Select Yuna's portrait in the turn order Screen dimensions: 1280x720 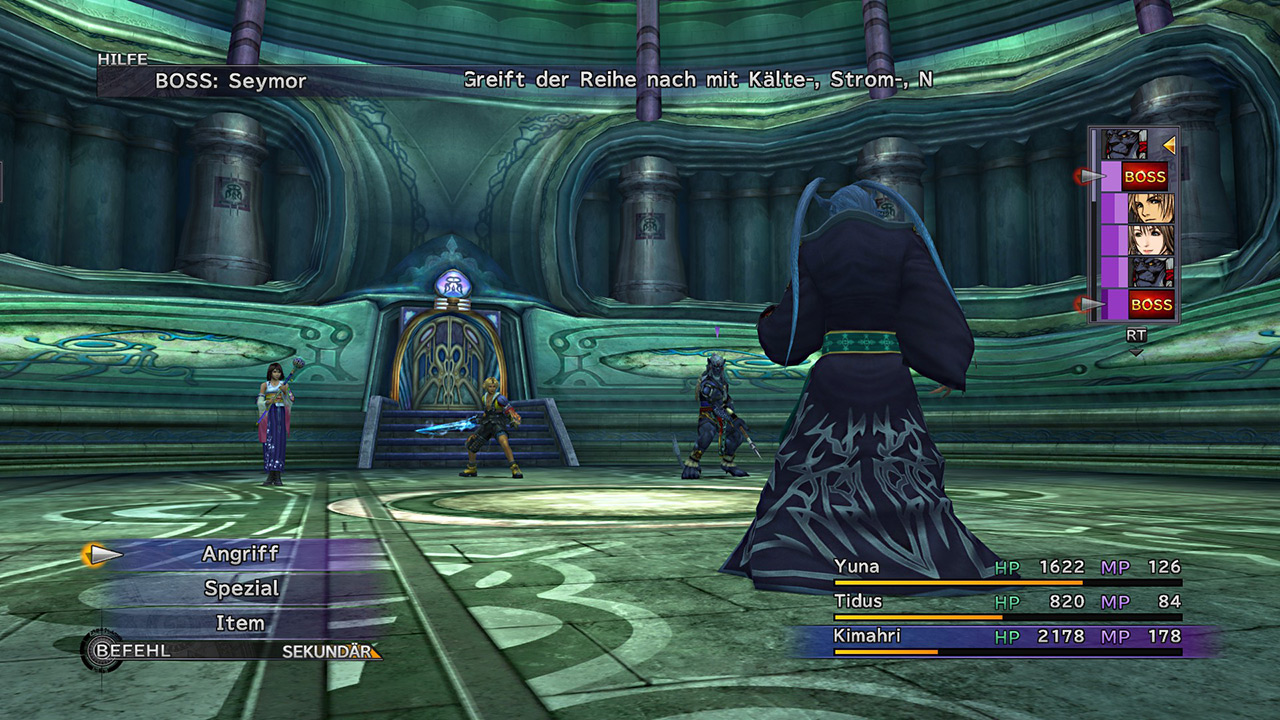point(1150,240)
